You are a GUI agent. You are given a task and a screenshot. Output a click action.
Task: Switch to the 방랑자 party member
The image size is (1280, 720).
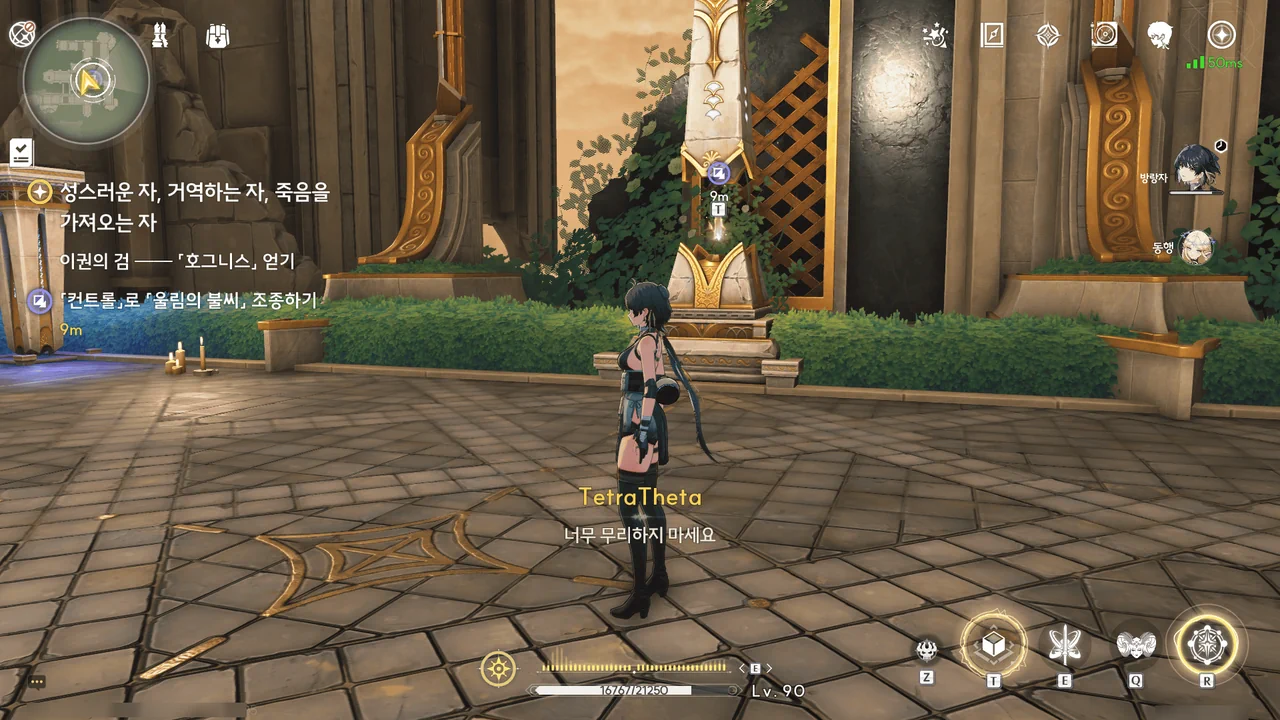coord(1195,168)
